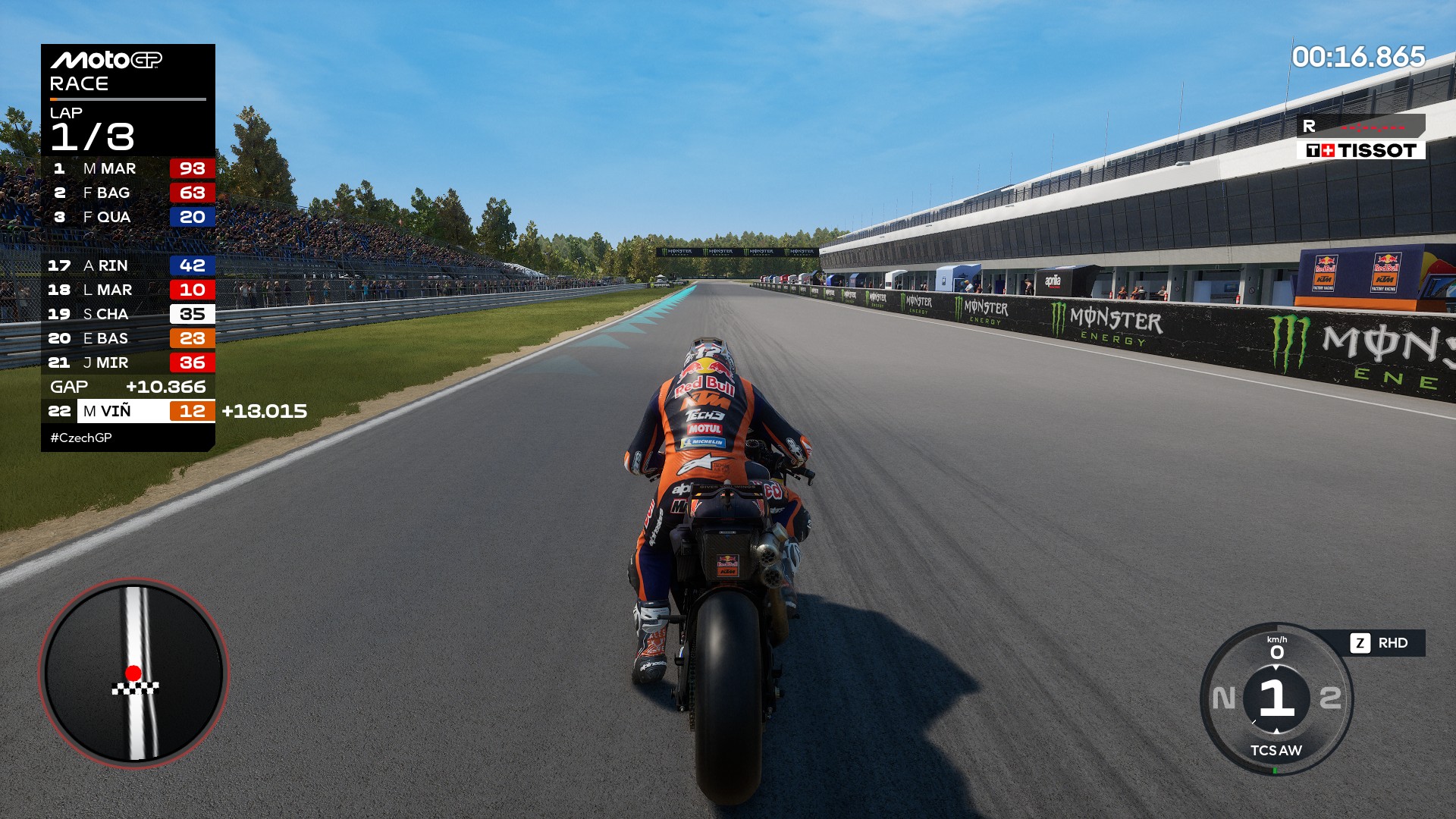Screen dimensions: 1456x819
Task: Click the circular track minimap
Action: 134,673
